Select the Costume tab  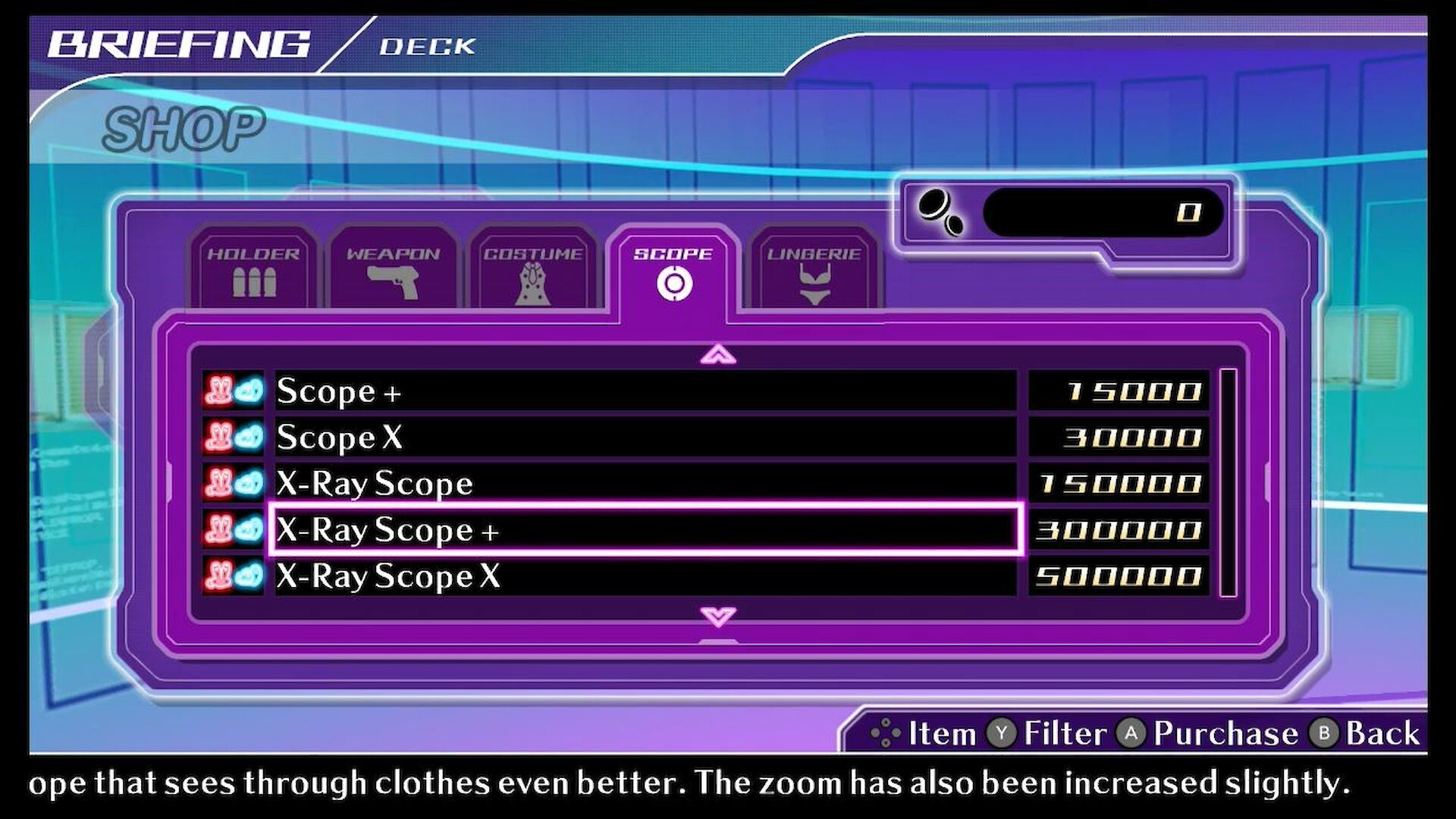(x=533, y=270)
